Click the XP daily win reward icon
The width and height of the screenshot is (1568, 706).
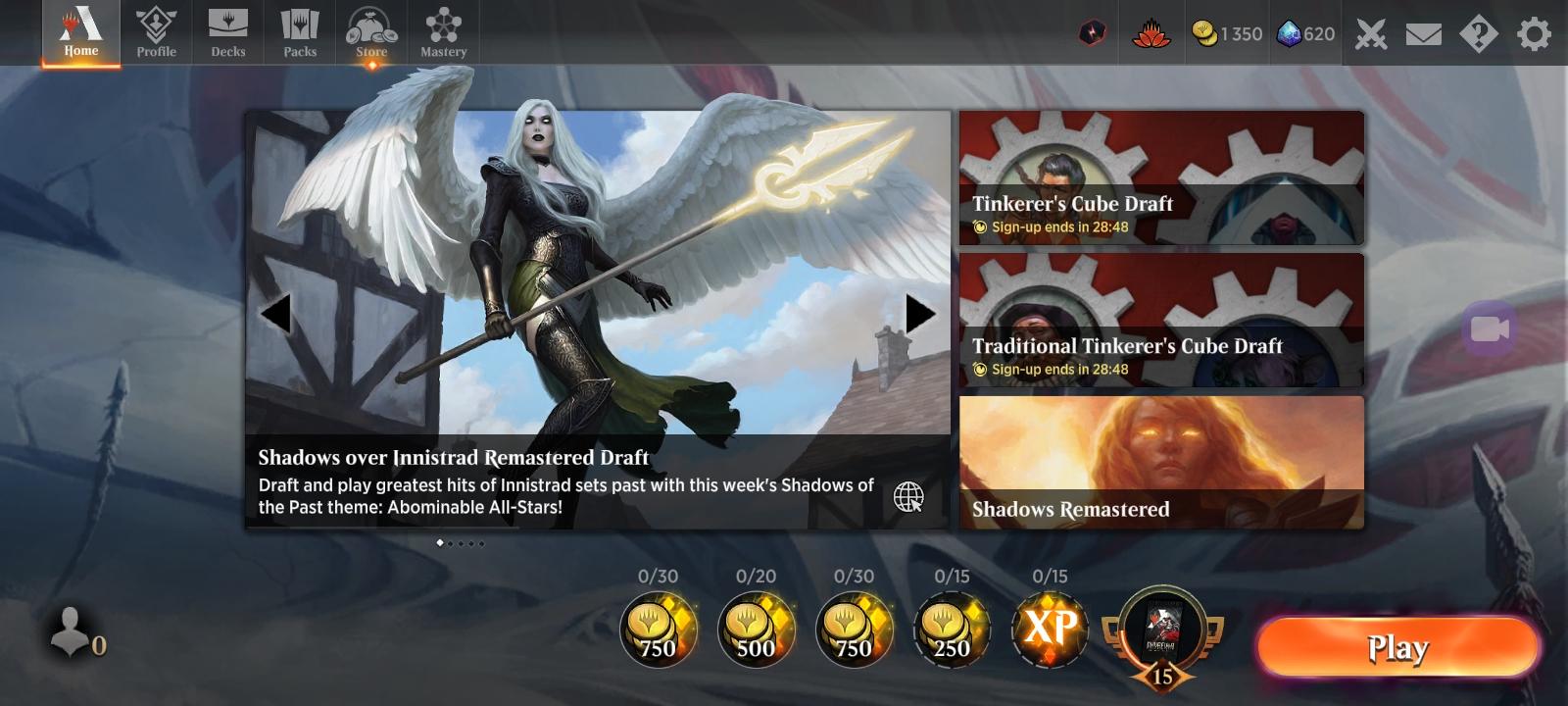click(1052, 630)
